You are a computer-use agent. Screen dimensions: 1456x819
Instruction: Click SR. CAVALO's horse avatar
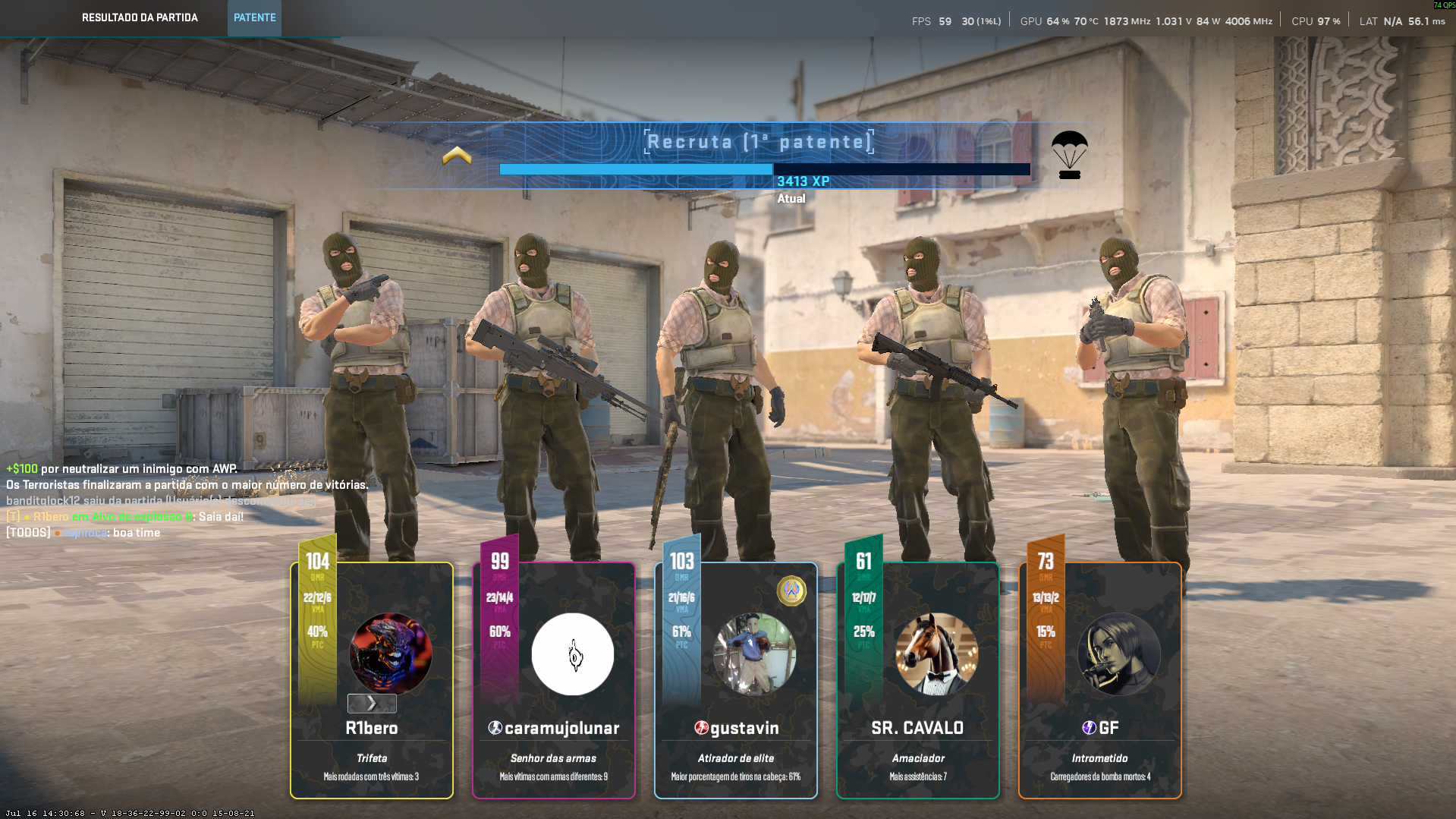[x=936, y=654]
